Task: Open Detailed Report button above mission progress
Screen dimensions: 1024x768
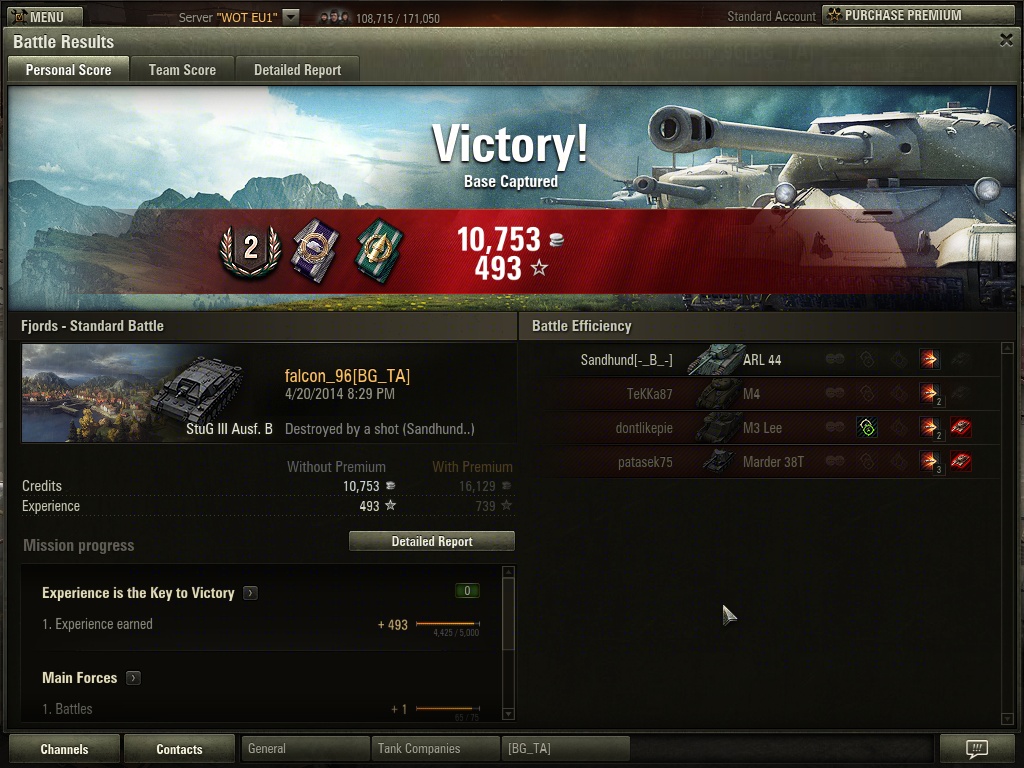Action: pos(431,541)
